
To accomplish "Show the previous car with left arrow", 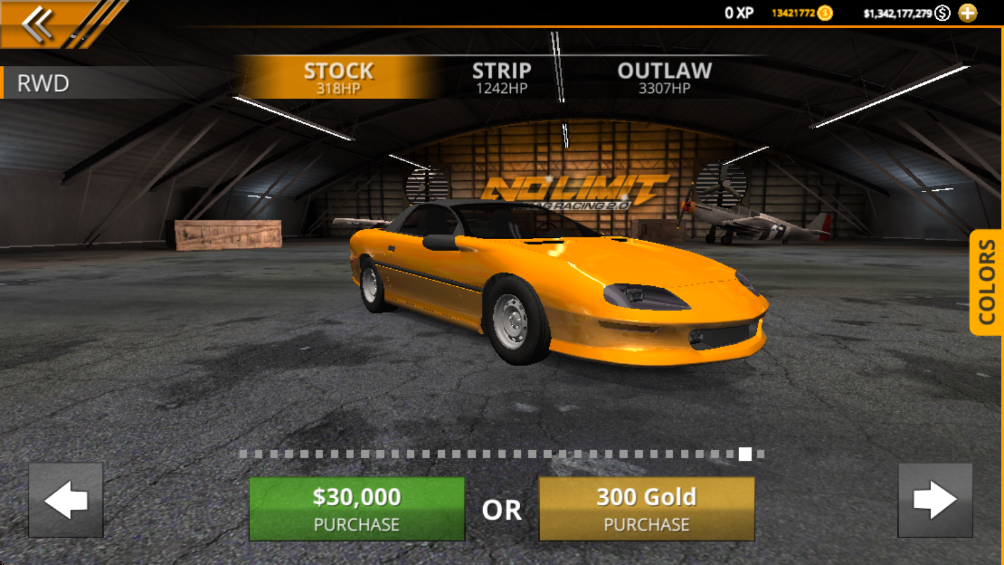I will coord(66,500).
